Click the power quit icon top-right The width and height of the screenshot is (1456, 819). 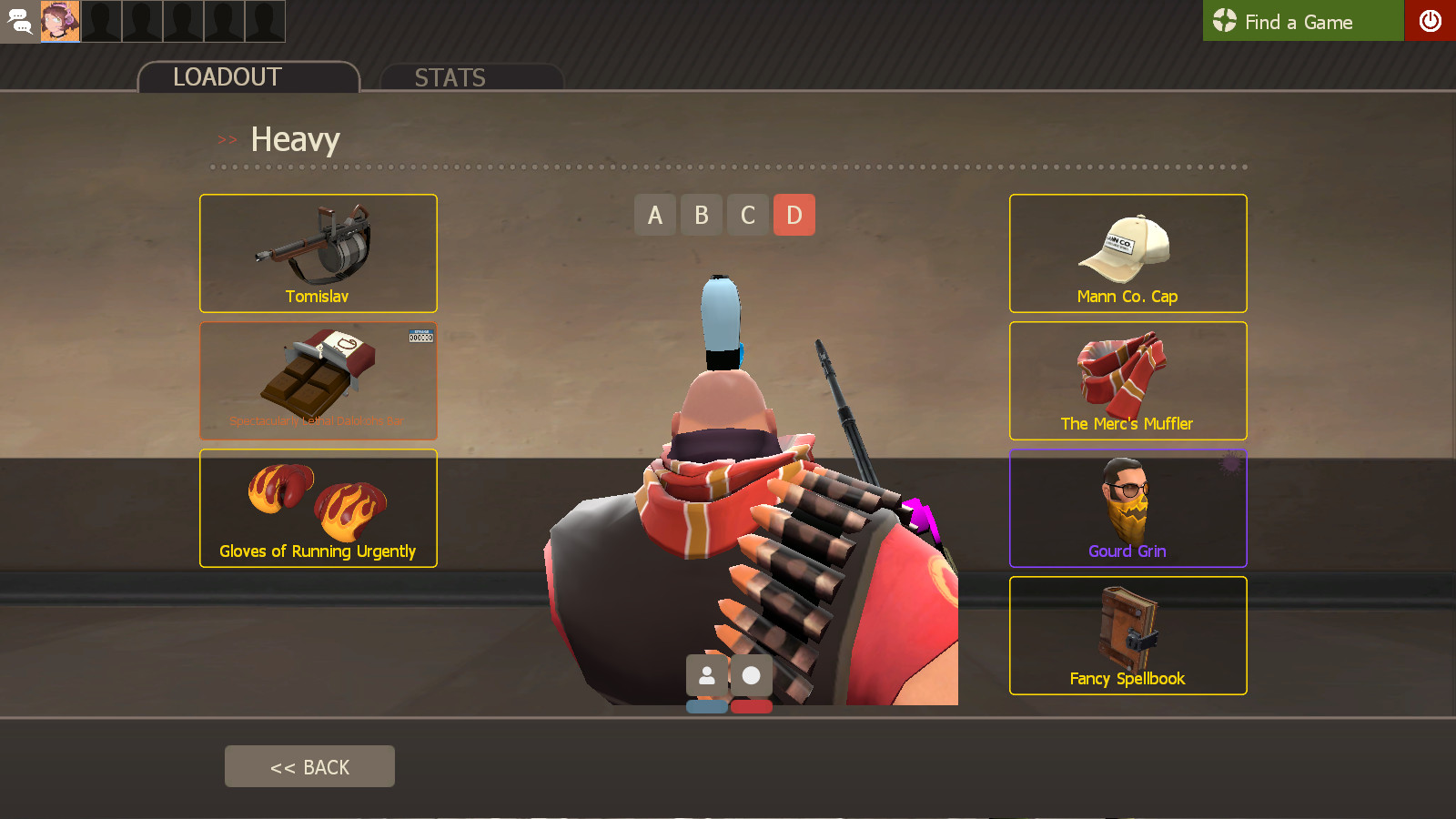pos(1431,21)
